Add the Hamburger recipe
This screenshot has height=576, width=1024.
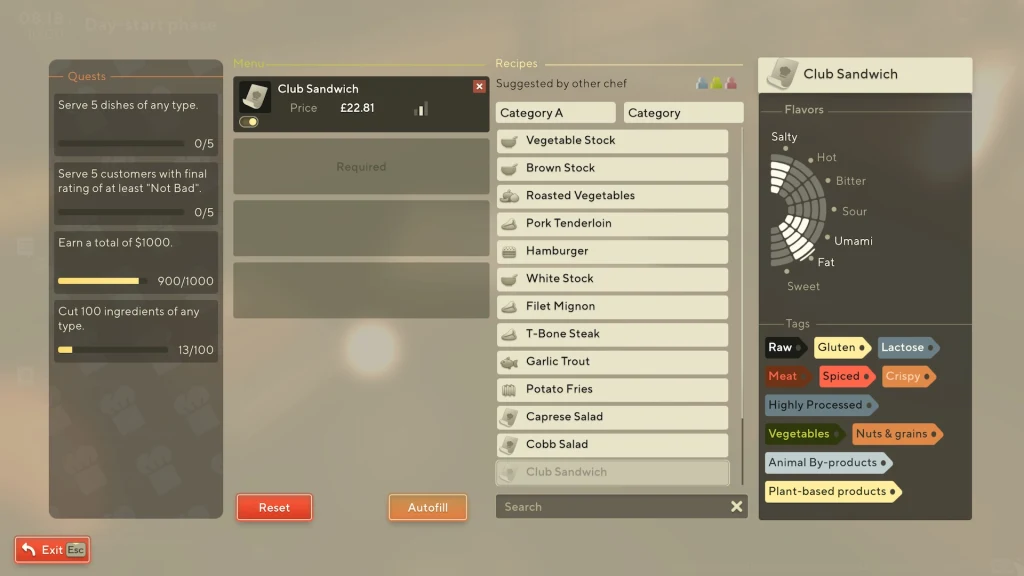(x=612, y=251)
